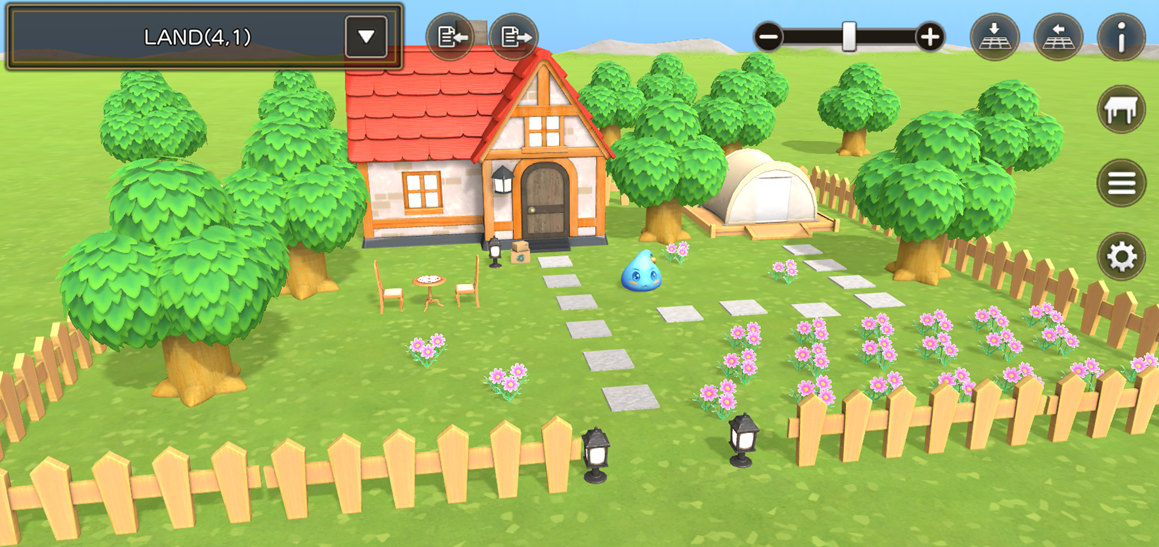
Task: Open the gear settings
Action: click(1121, 257)
